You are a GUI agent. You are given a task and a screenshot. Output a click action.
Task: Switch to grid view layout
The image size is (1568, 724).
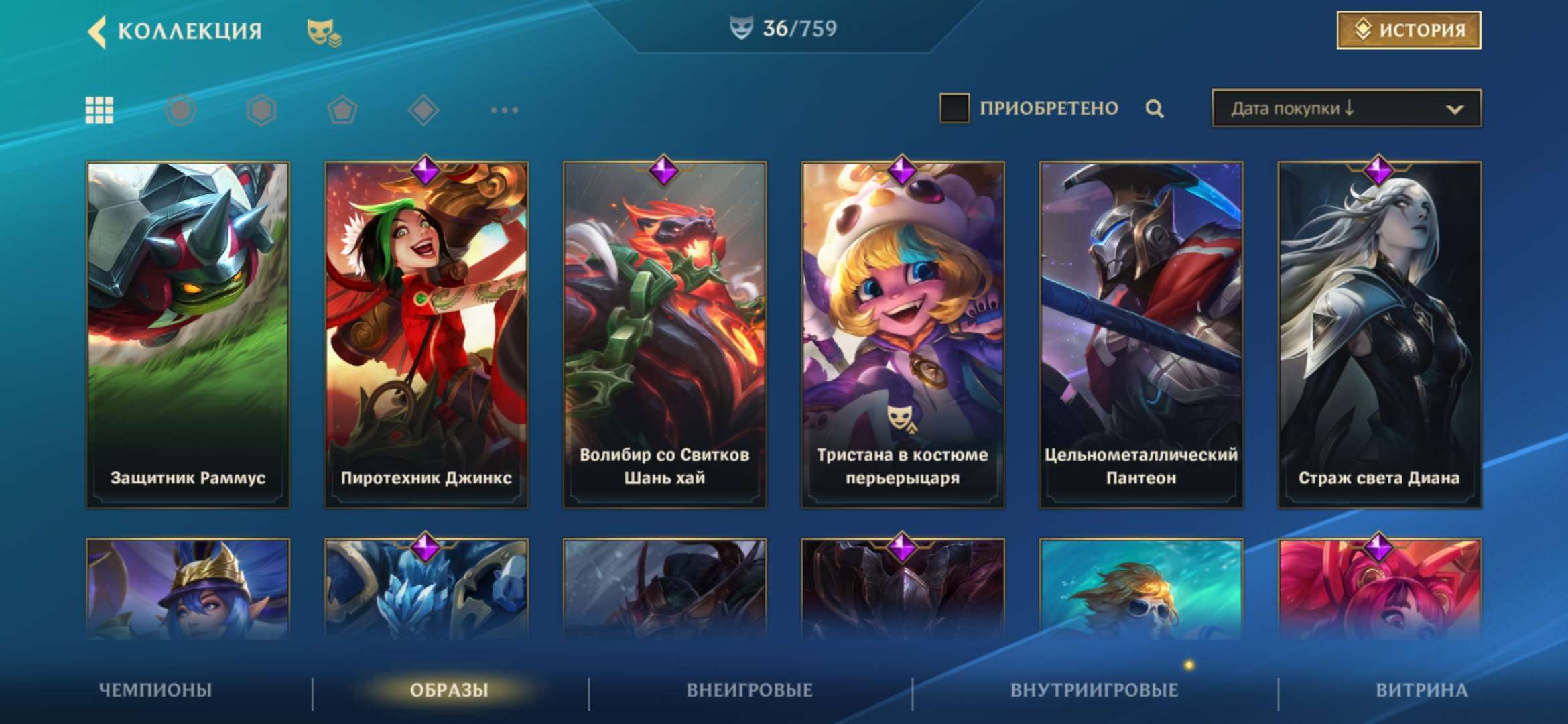click(x=99, y=109)
